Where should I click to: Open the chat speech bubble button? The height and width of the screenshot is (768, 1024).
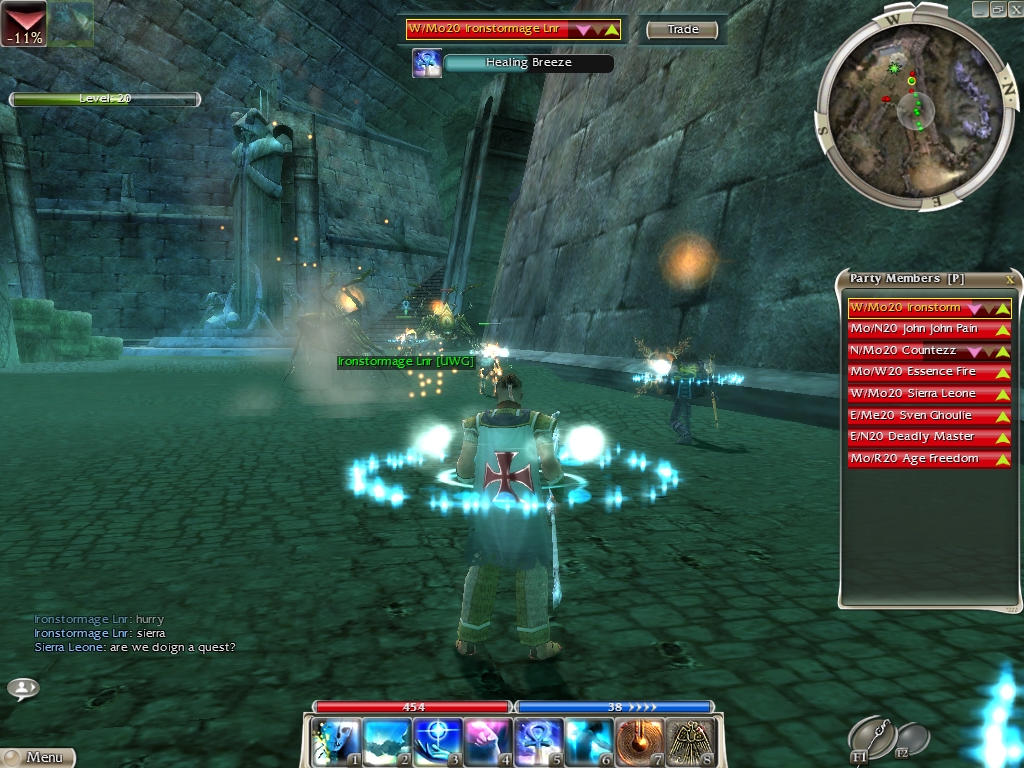point(23,688)
